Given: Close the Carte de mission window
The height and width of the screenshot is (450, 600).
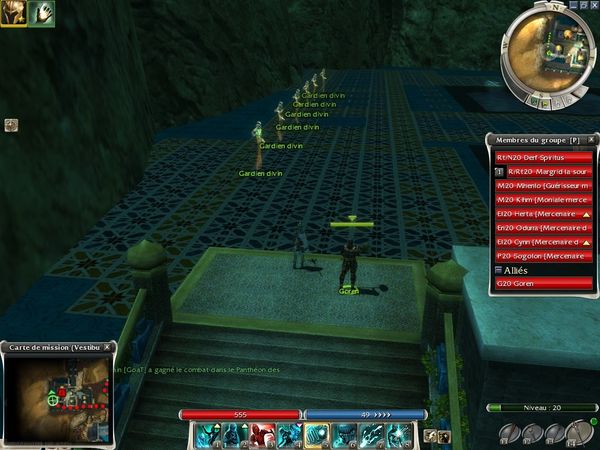Looking at the screenshot, I should (x=108, y=347).
